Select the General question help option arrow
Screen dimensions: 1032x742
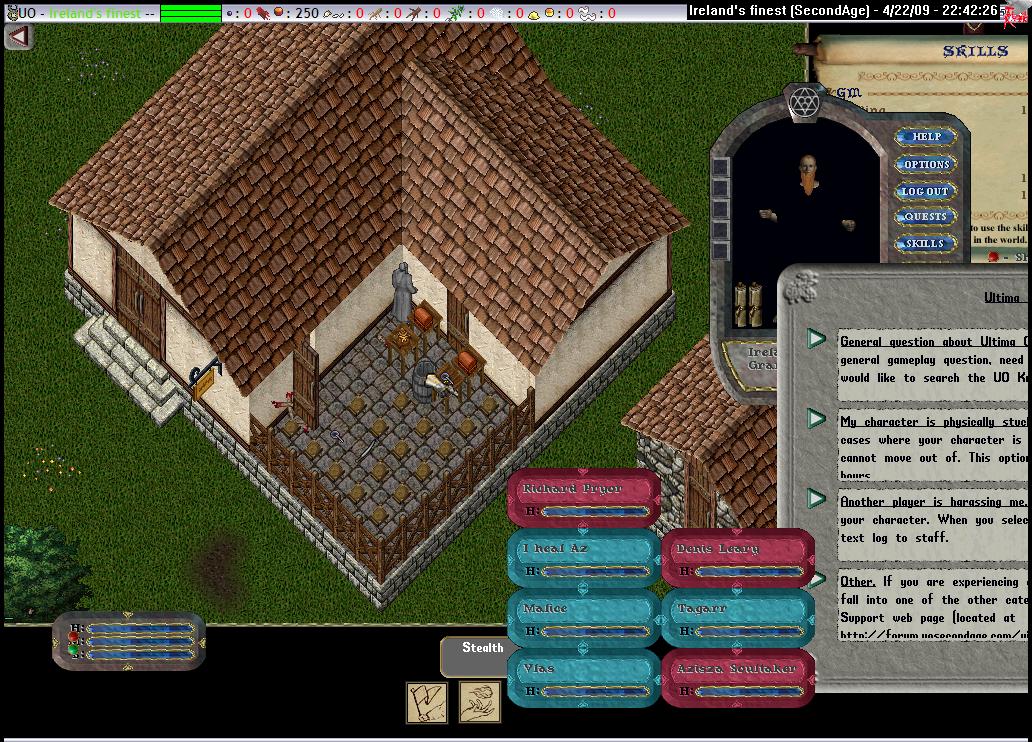coord(817,340)
